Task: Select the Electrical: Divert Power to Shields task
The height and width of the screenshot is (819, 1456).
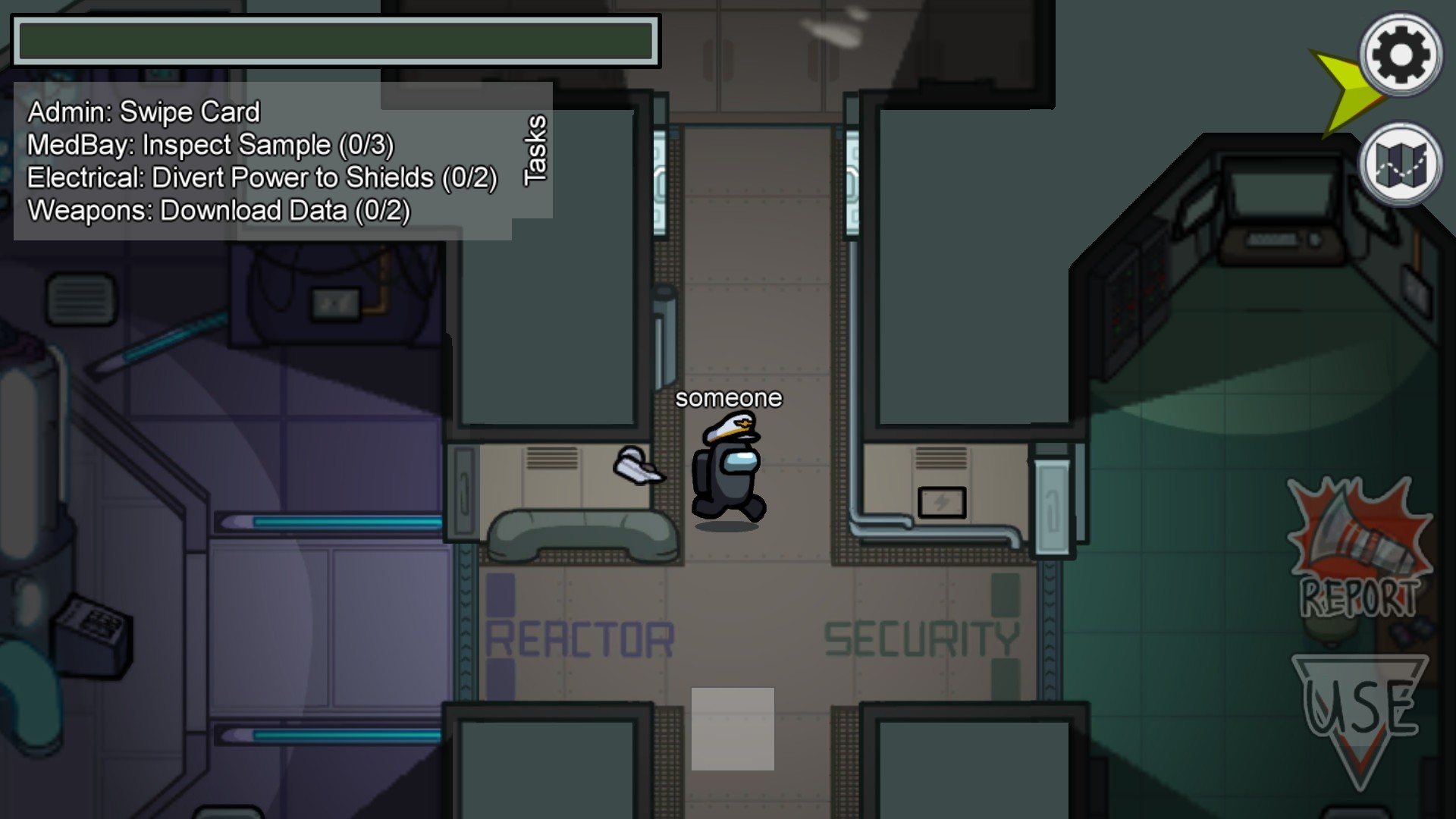Action: (262, 177)
